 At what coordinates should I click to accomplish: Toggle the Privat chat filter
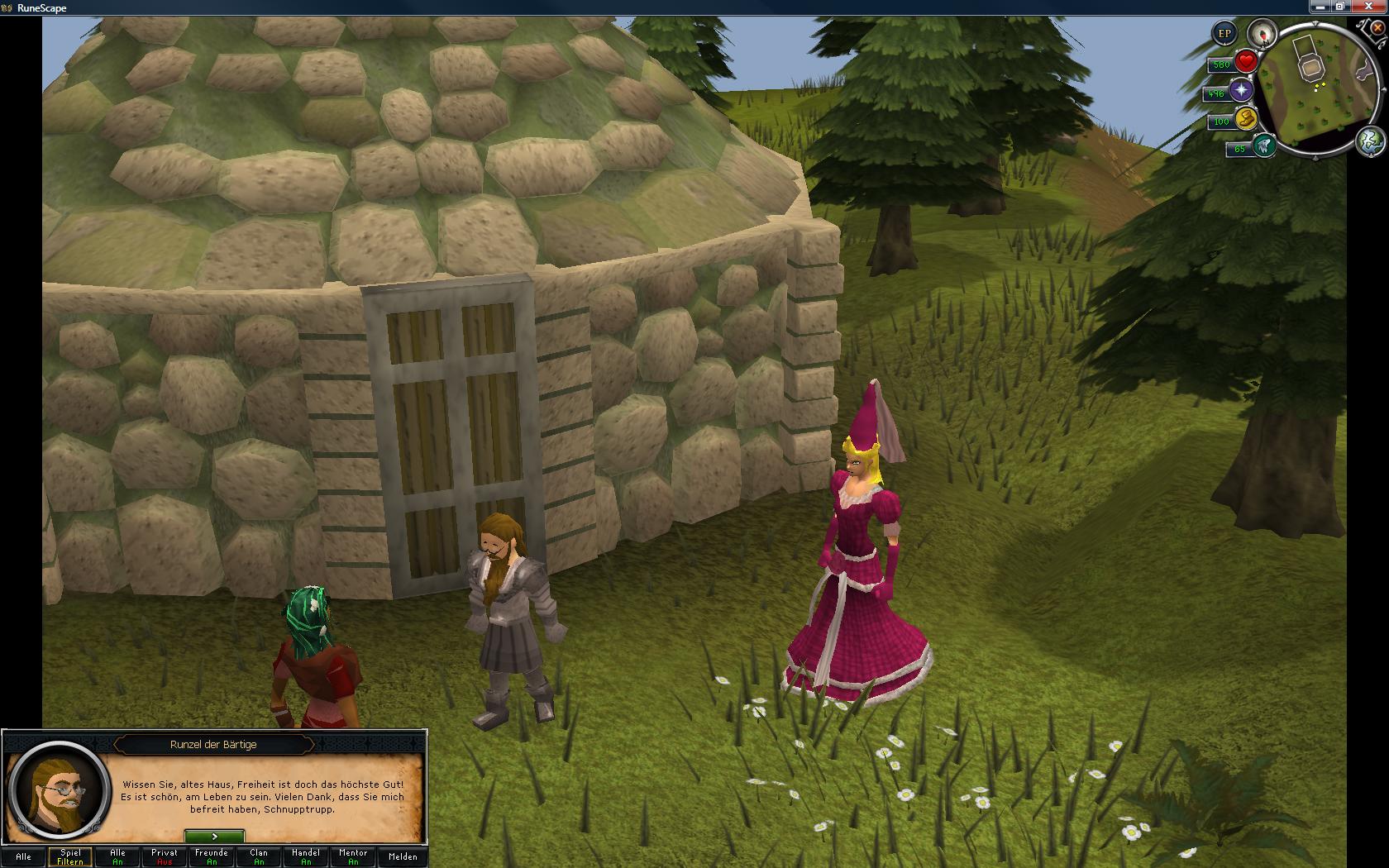pyautogui.click(x=165, y=857)
